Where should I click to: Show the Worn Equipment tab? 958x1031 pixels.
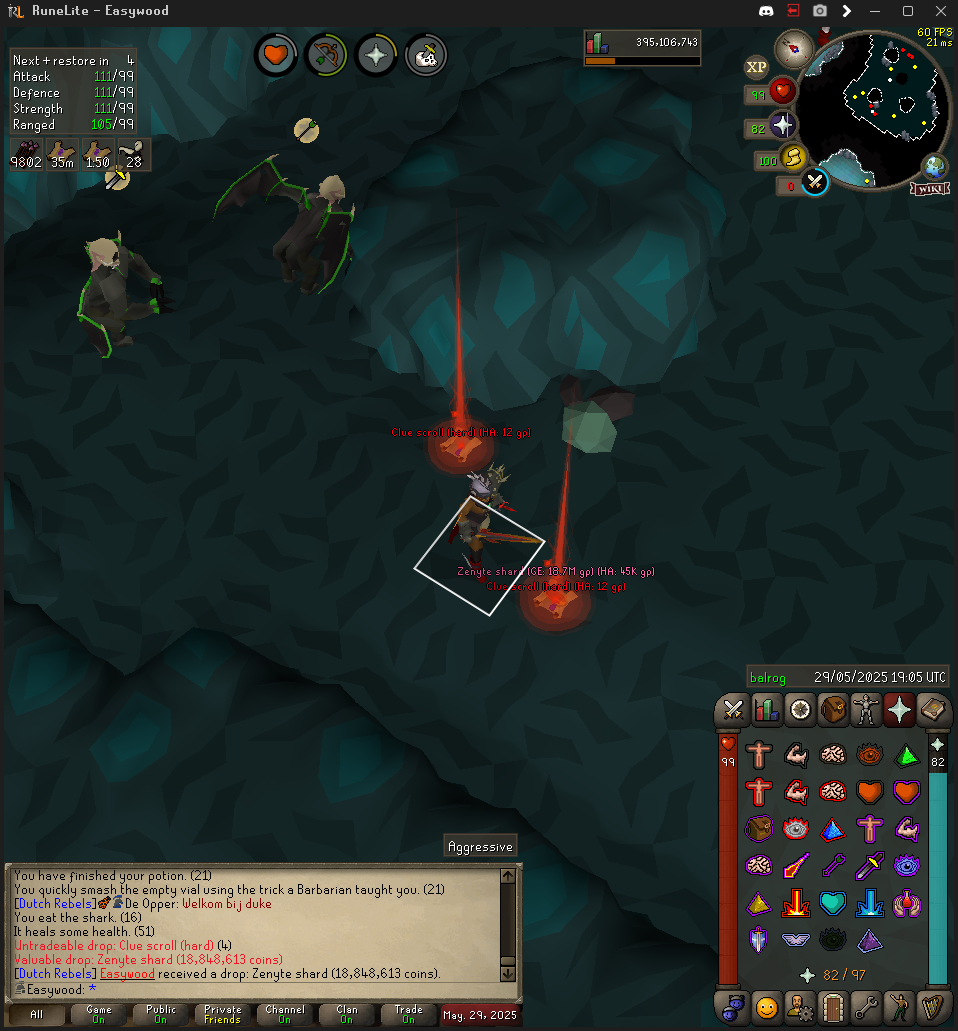(865, 710)
